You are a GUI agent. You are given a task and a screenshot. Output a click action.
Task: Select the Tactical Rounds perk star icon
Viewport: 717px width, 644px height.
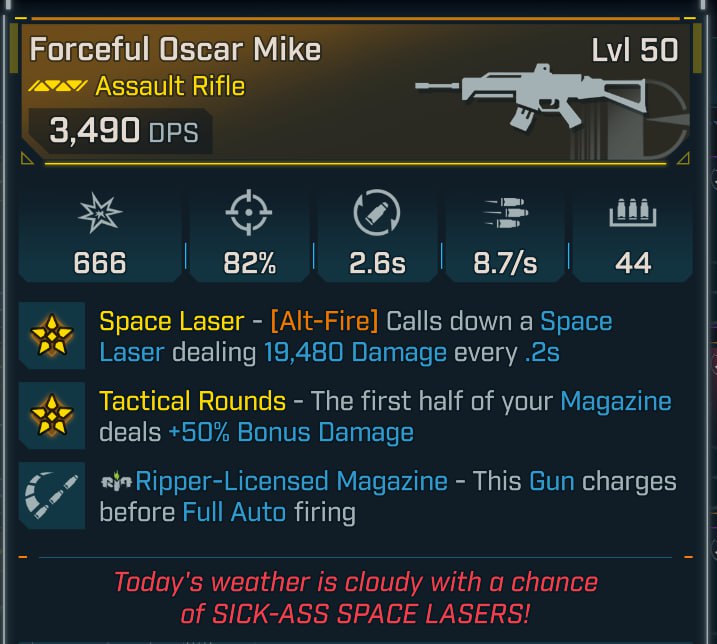(50, 416)
